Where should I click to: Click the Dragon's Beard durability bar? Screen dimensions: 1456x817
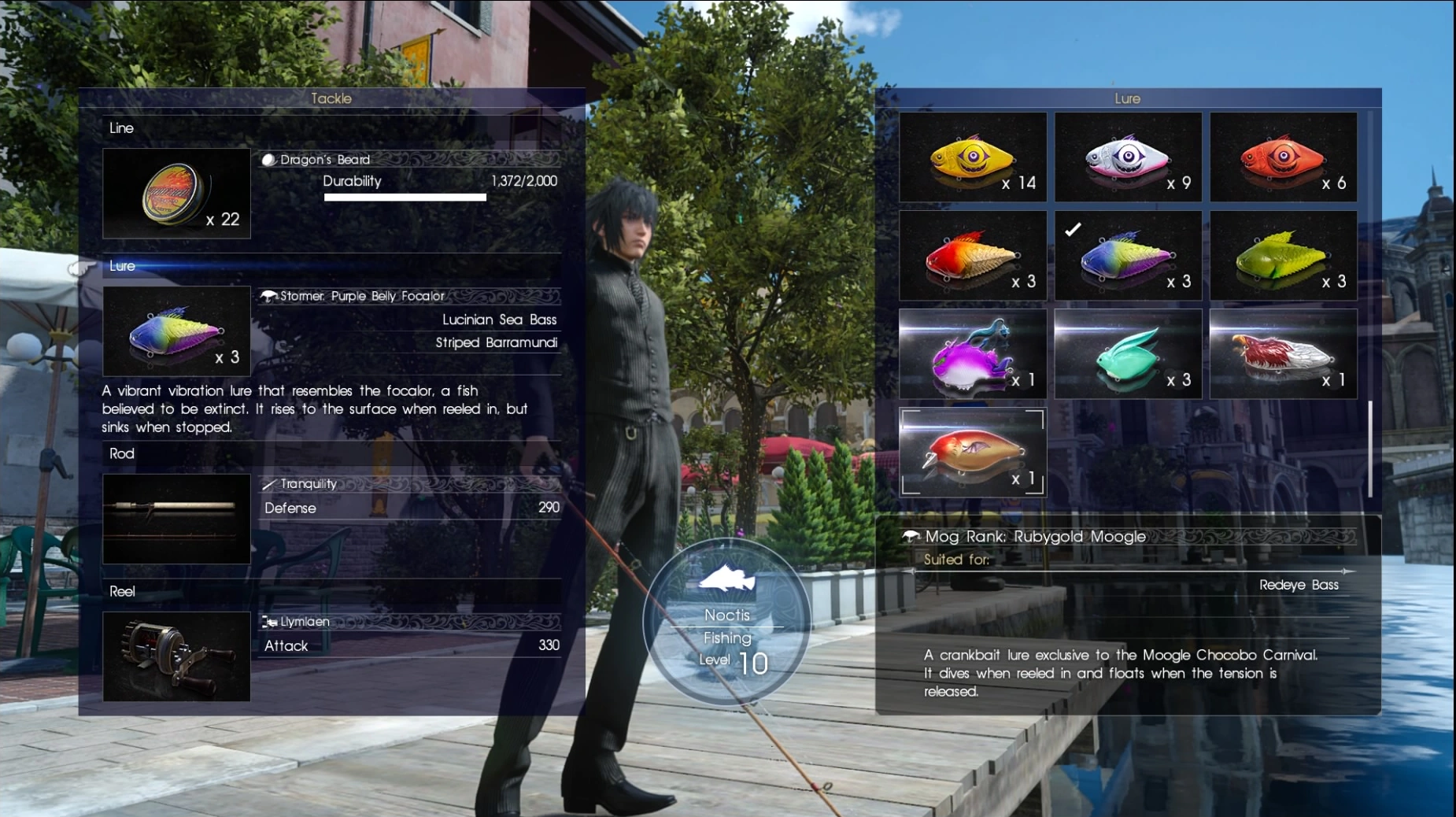(x=405, y=197)
